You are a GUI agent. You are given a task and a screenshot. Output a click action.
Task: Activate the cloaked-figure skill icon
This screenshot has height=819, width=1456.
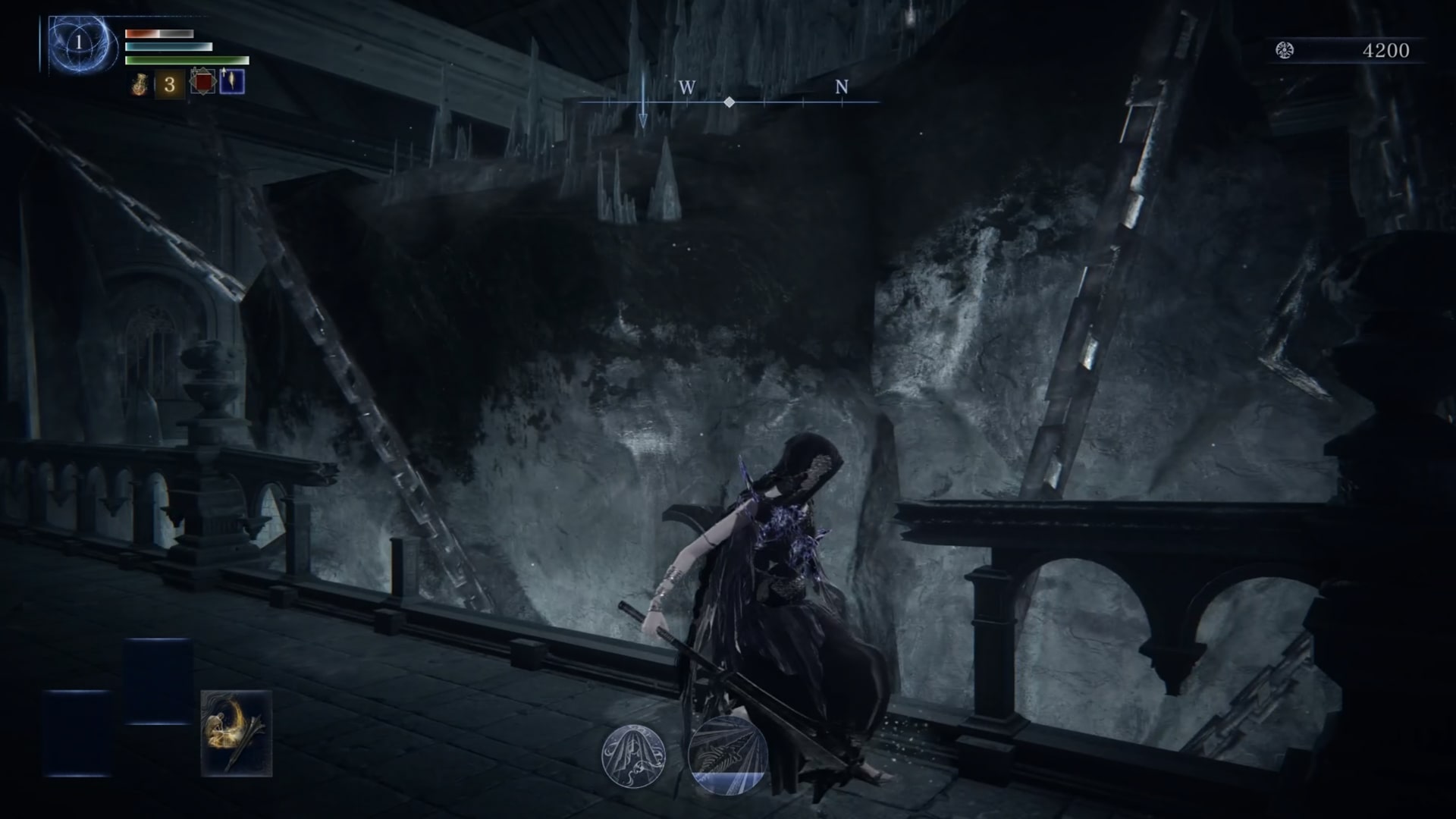(x=633, y=755)
